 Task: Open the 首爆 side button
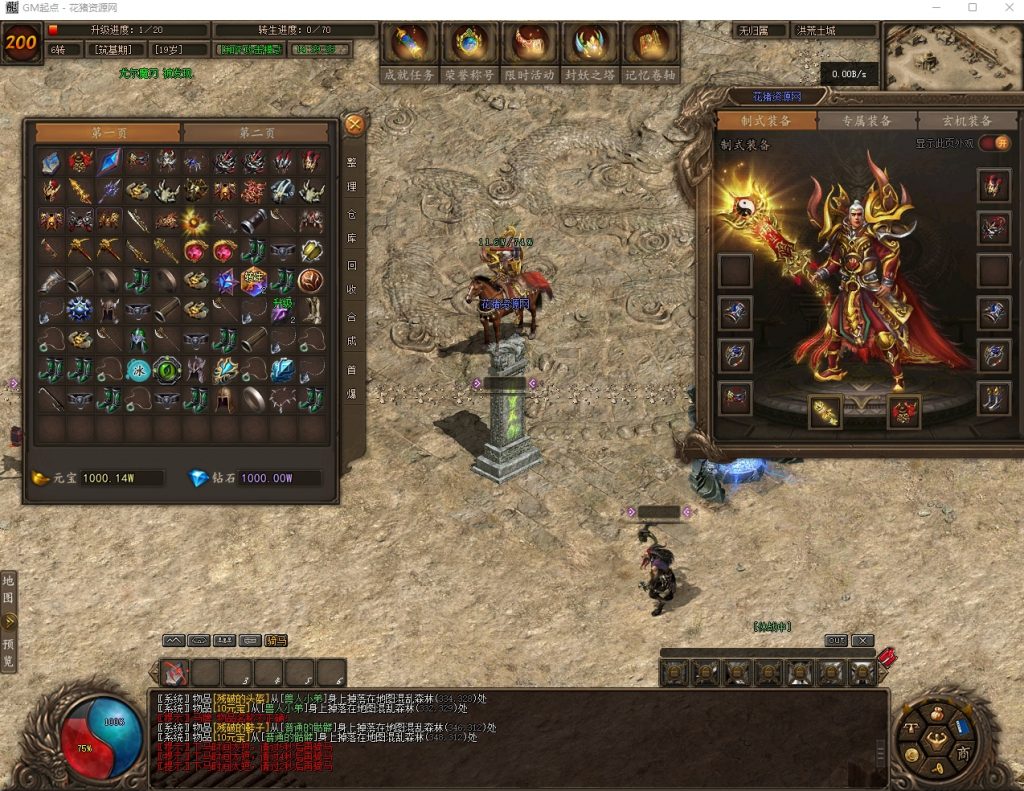click(x=352, y=382)
